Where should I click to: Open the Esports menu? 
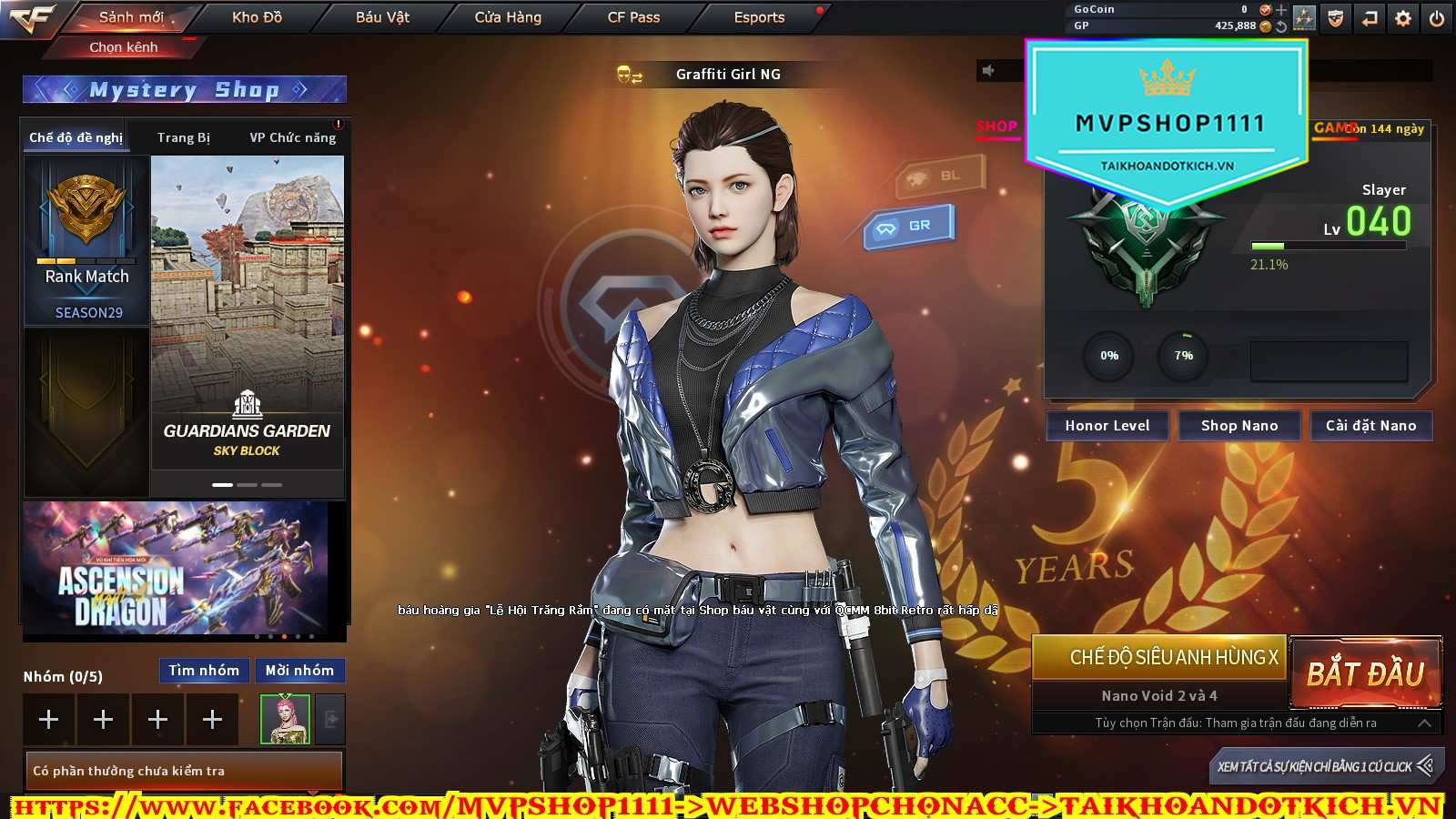click(x=759, y=17)
